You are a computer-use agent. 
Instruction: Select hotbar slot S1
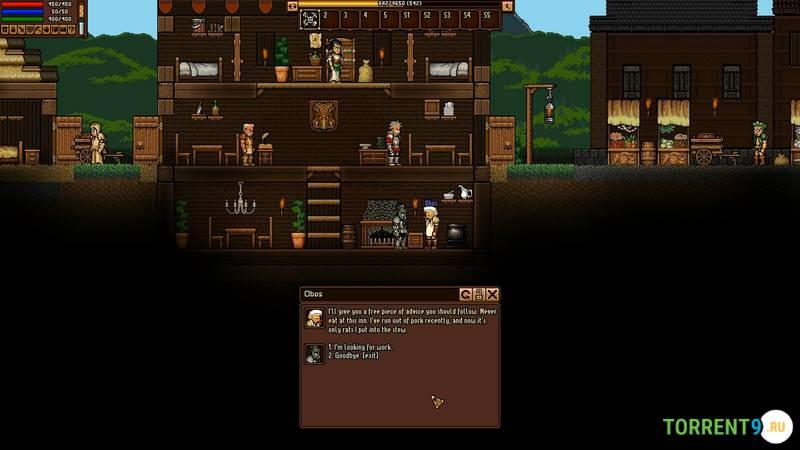407,18
